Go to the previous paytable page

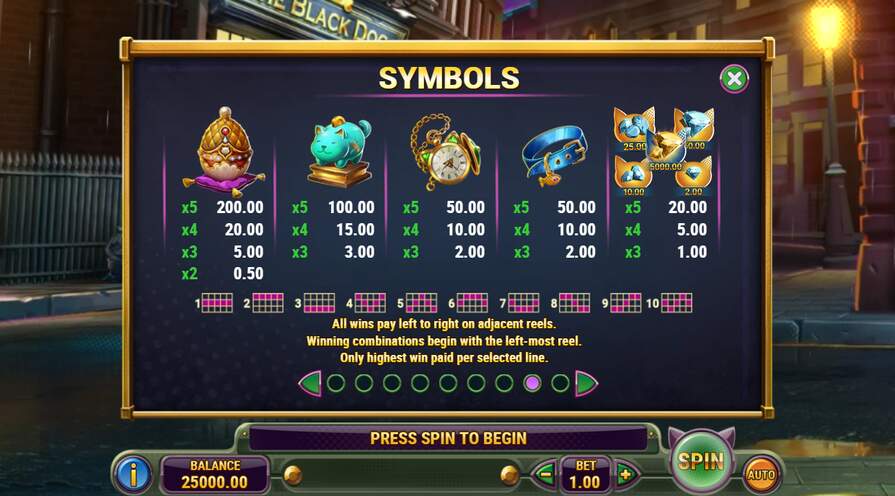click(310, 383)
